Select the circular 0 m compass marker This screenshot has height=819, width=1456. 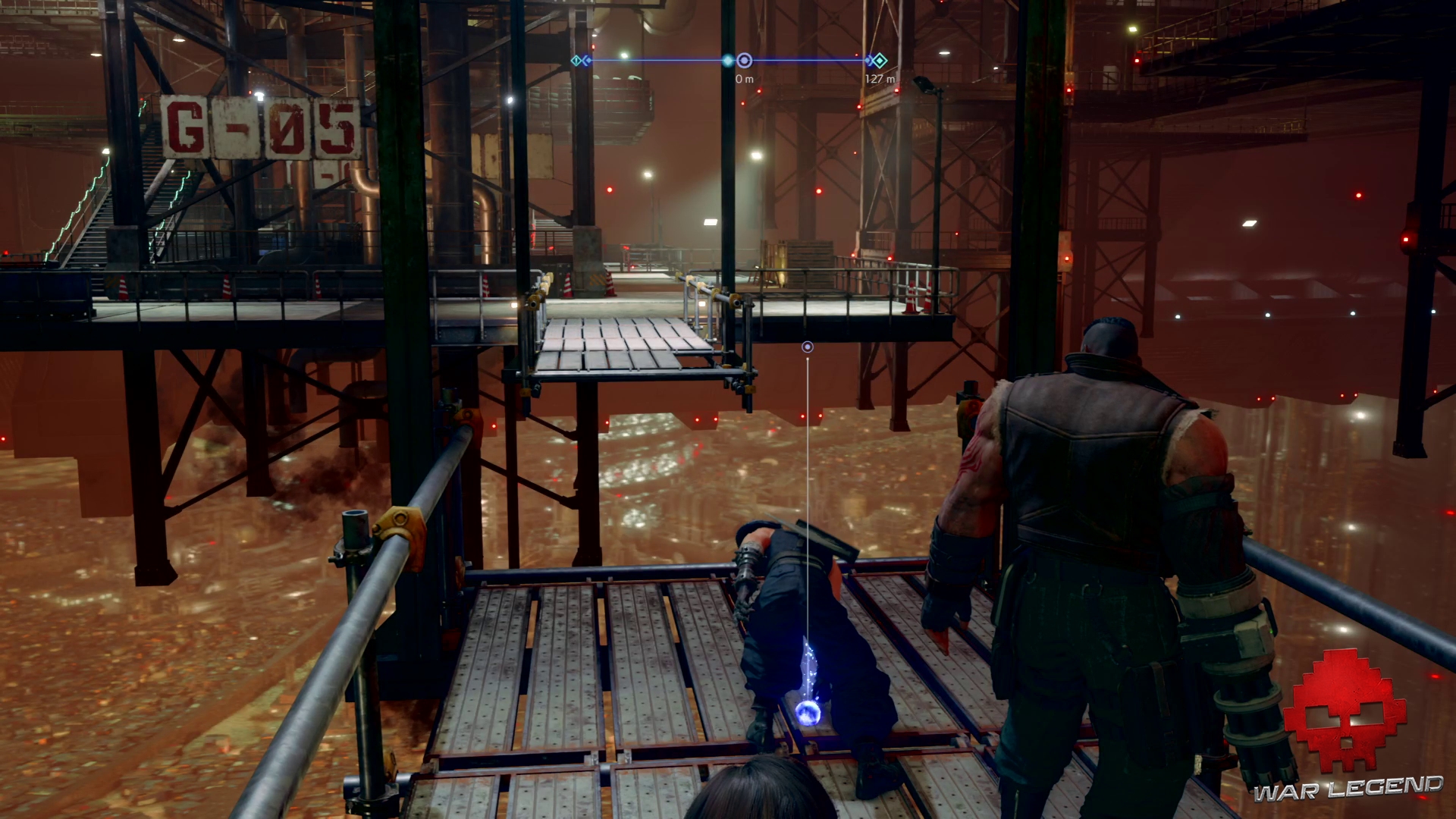745,61
